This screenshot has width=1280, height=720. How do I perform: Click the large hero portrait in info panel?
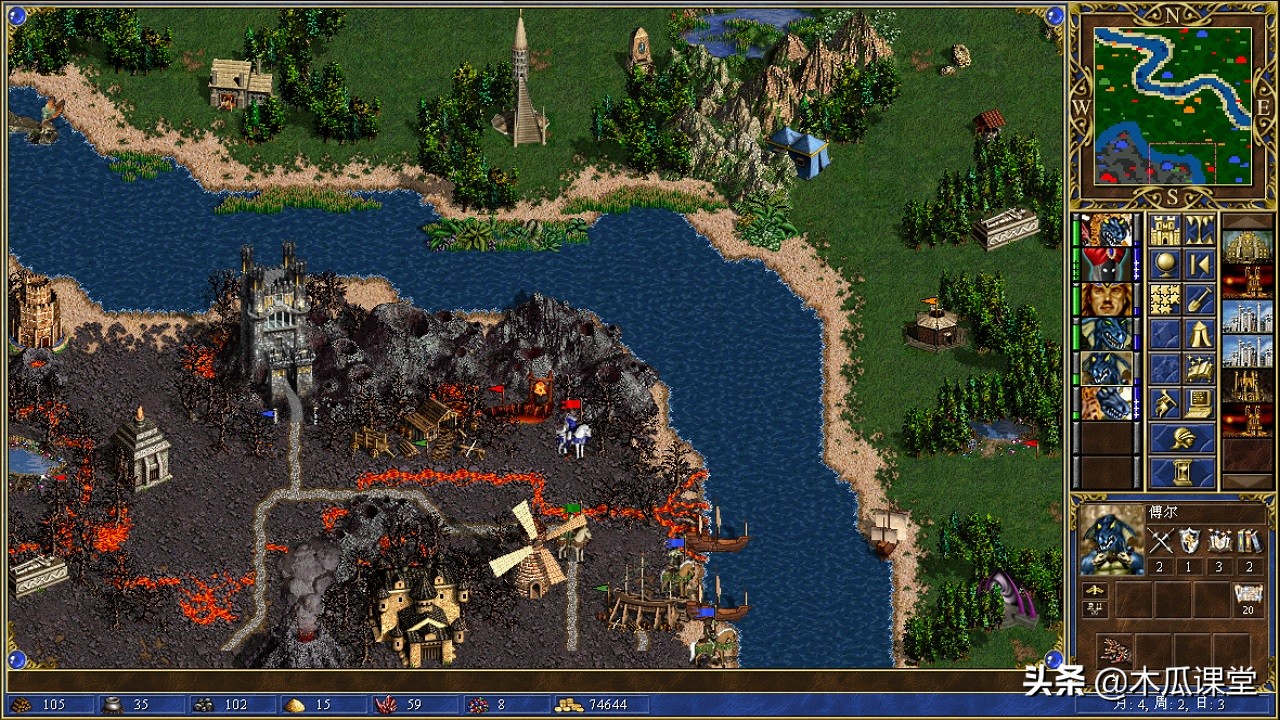click(1111, 540)
